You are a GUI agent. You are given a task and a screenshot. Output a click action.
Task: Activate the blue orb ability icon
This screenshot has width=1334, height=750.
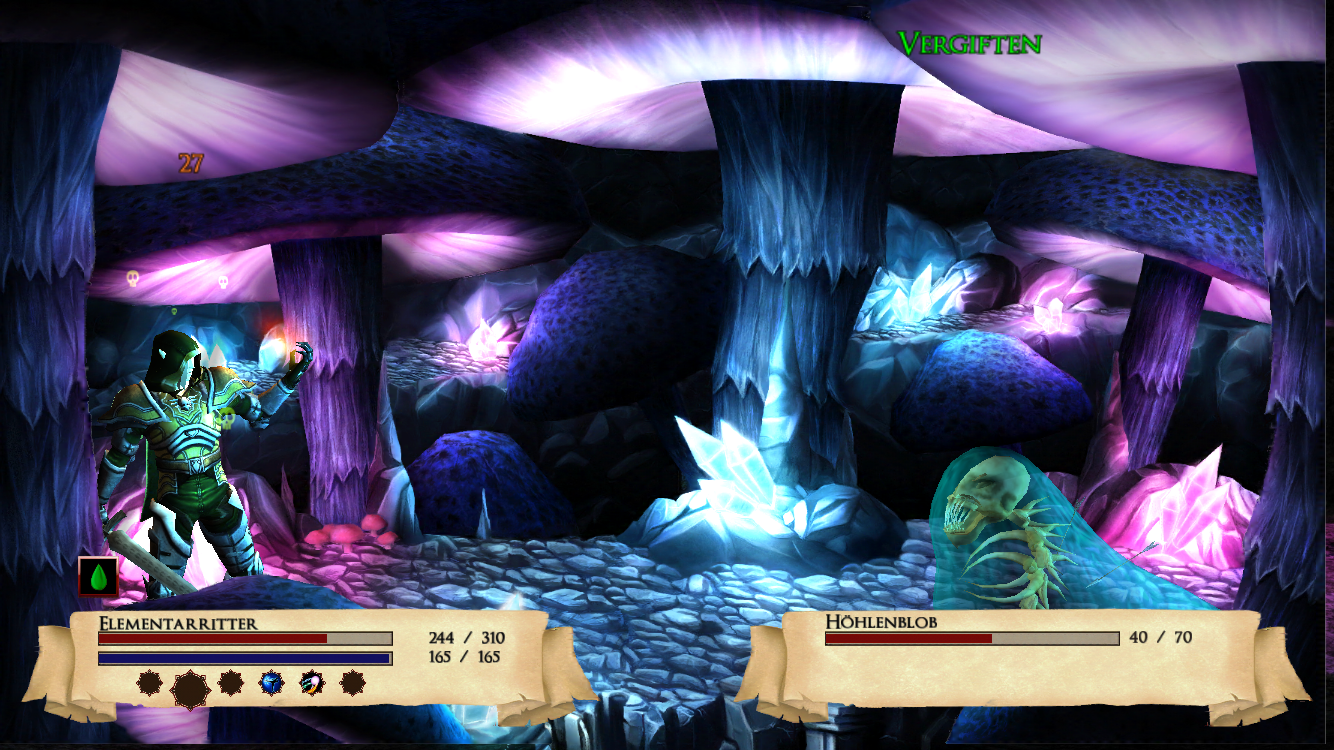271,684
